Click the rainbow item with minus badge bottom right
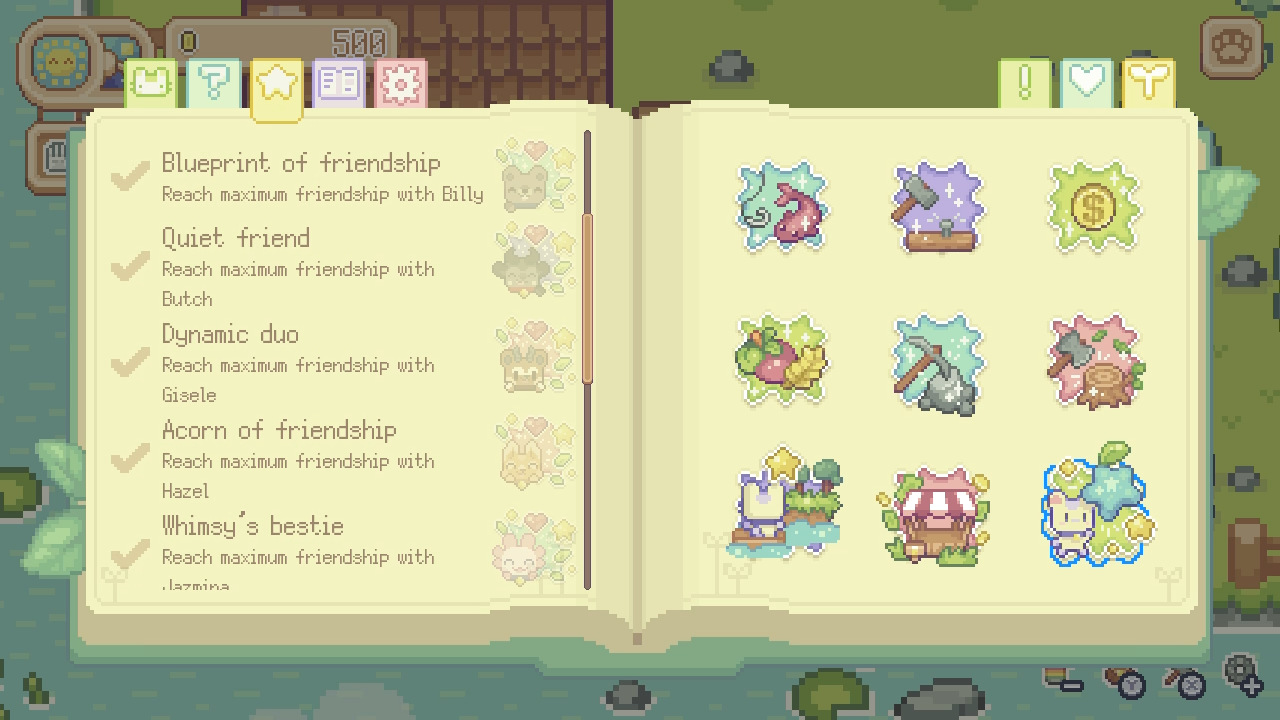Screen dimensions: 1280x720 1055,677
